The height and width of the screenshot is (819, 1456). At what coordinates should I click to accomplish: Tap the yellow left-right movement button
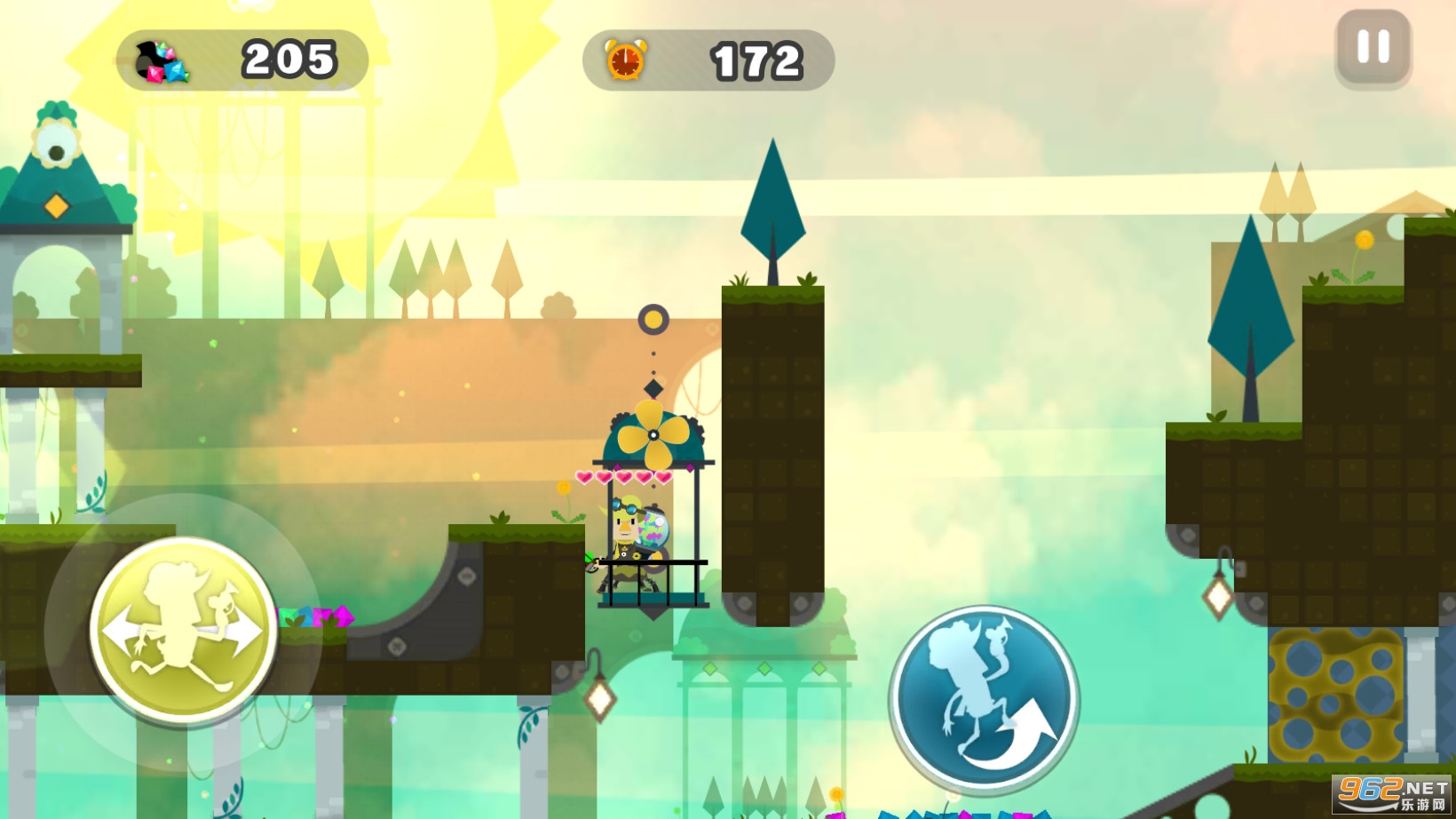coord(183,630)
